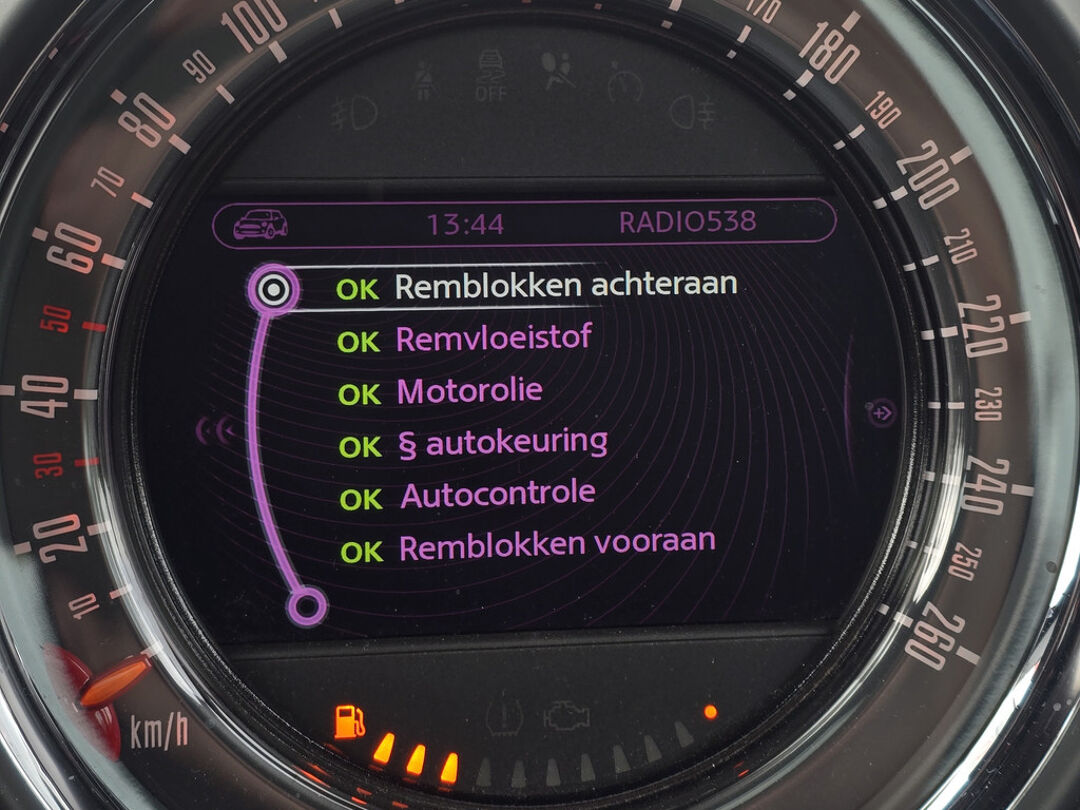Select the § autokeuring row

[x=502, y=443]
